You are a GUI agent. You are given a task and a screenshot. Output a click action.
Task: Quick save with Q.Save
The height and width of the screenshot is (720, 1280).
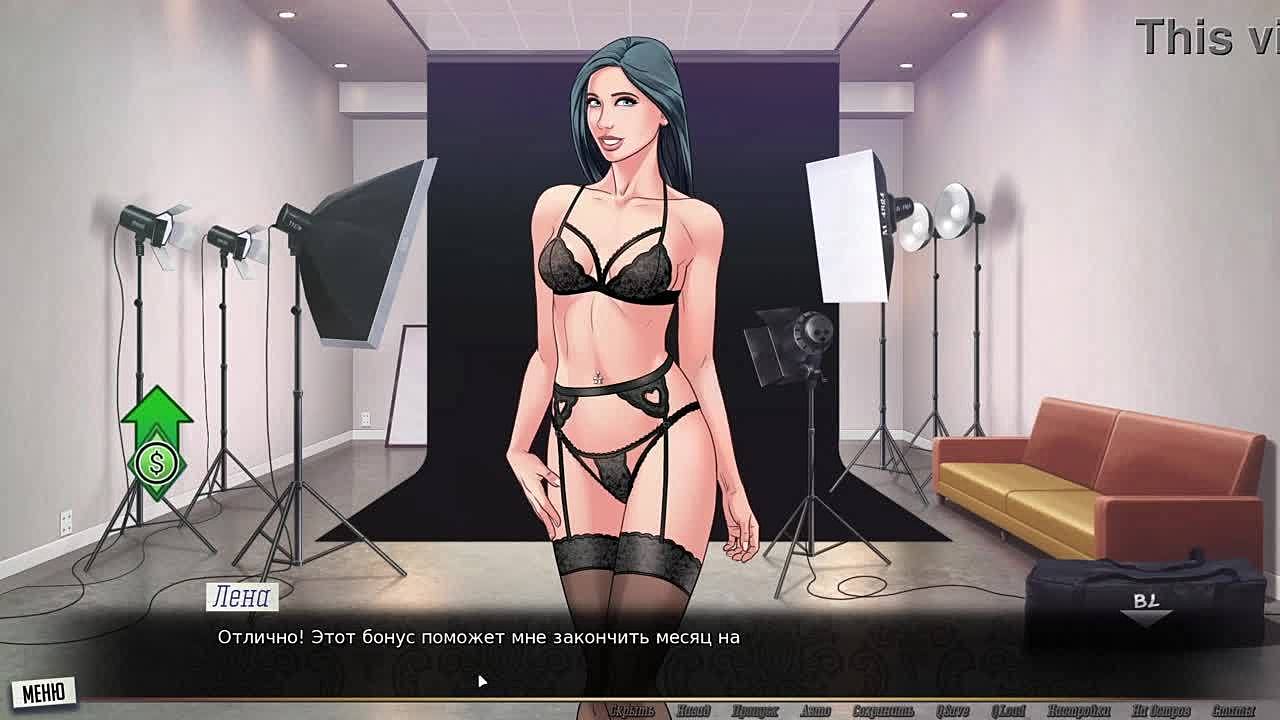click(x=951, y=711)
